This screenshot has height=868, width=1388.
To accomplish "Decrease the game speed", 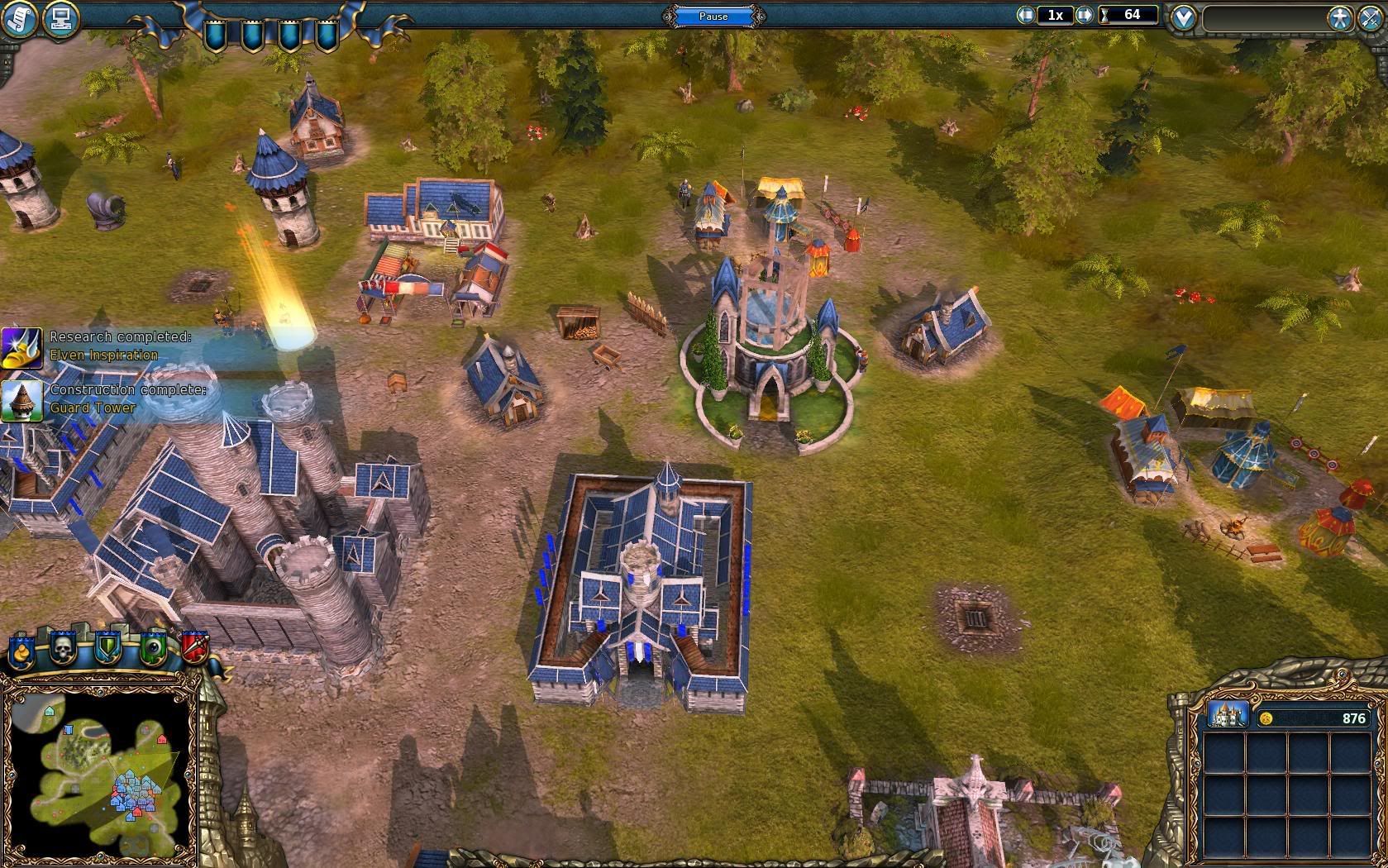I will pos(1026,15).
